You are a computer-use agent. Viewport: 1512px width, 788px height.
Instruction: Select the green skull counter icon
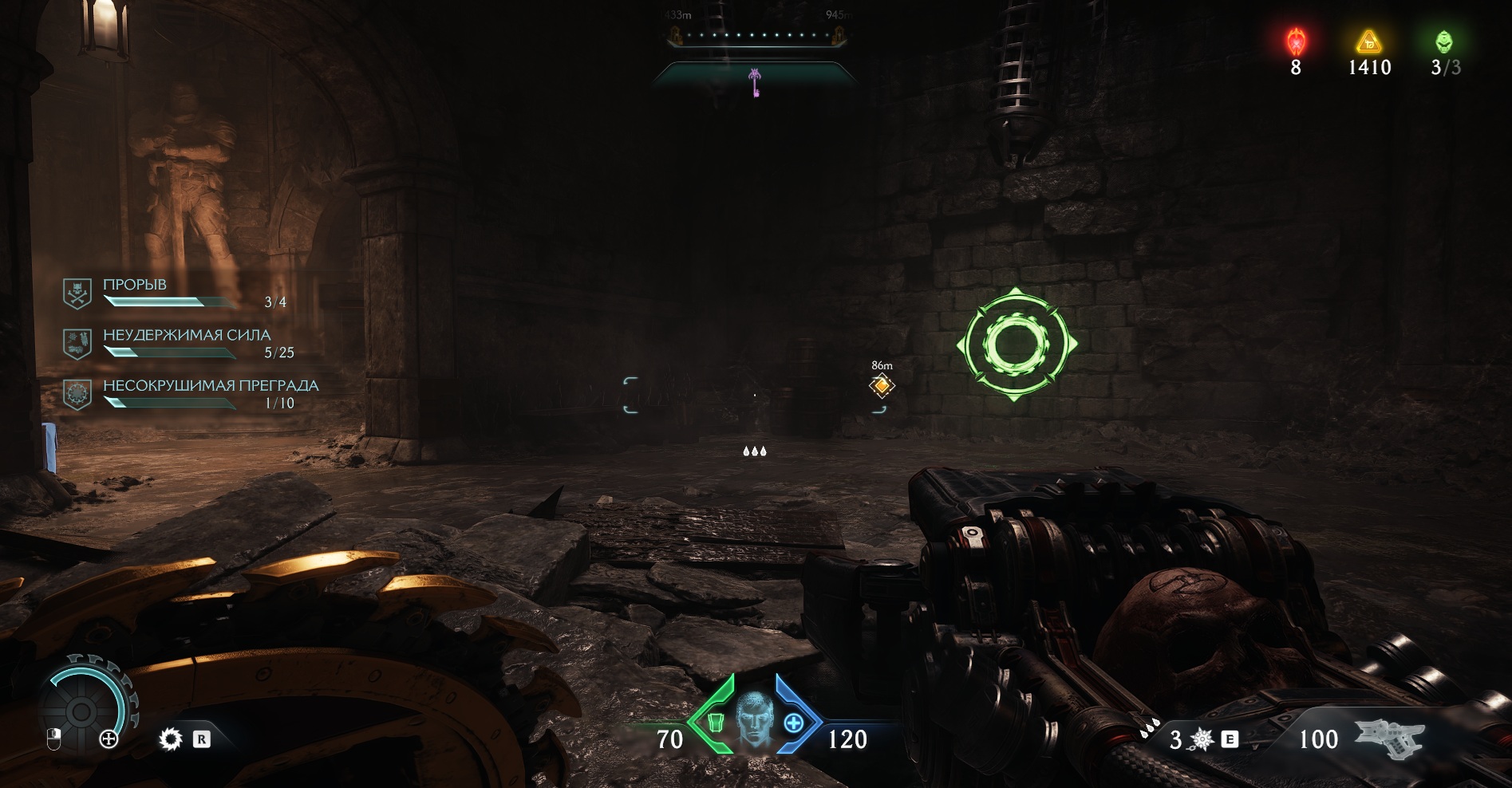point(1444,41)
